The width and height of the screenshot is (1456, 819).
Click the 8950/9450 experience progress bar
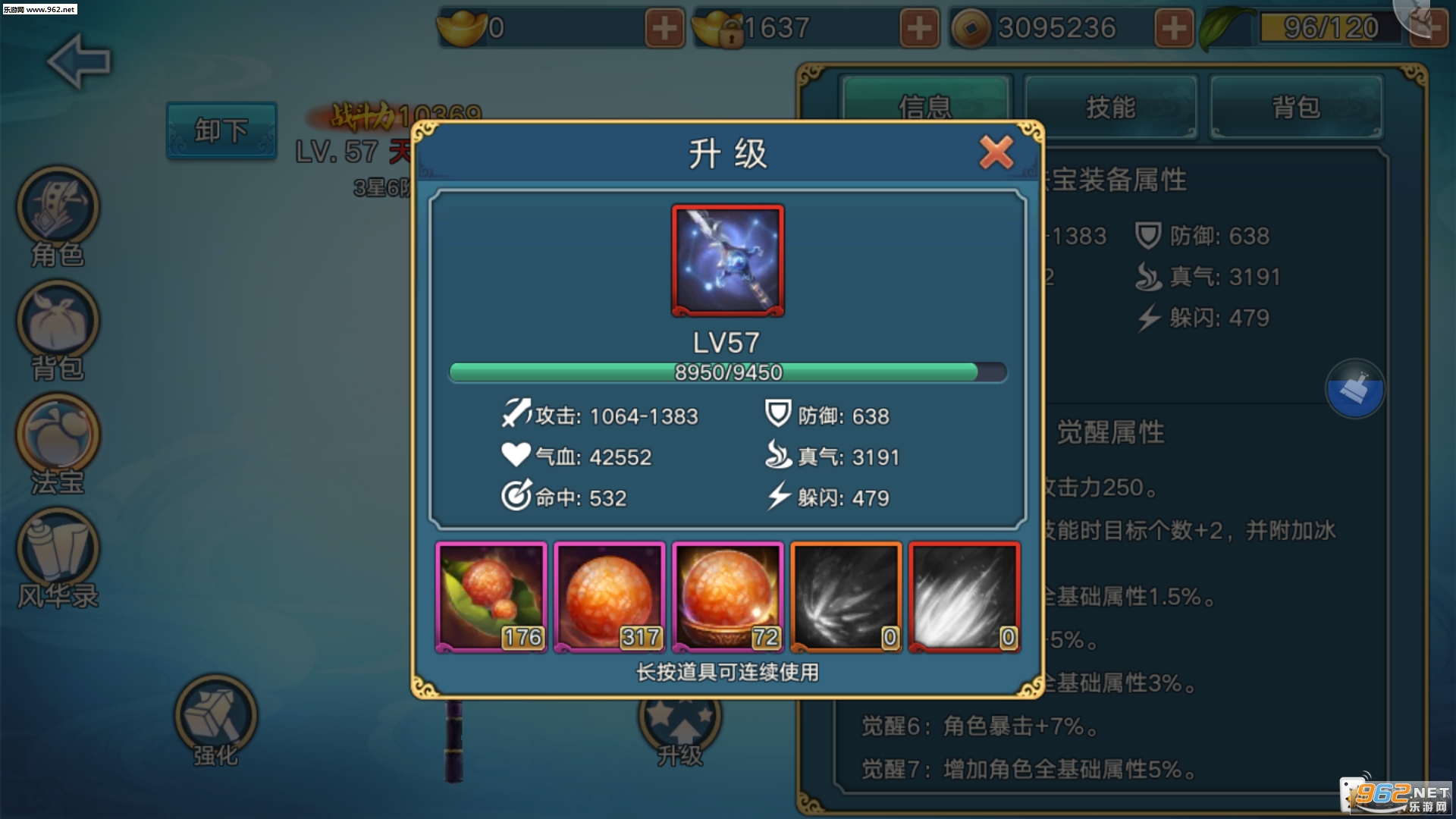point(727,372)
